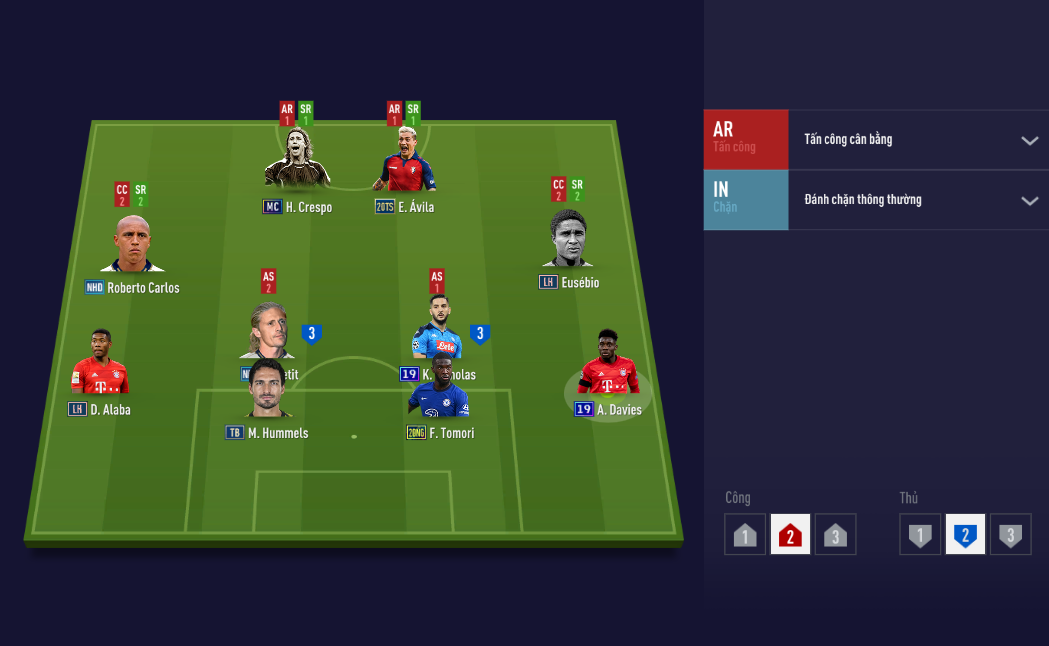Select Thủ level 2
Screen dimensions: 1049x646
(x=965, y=535)
